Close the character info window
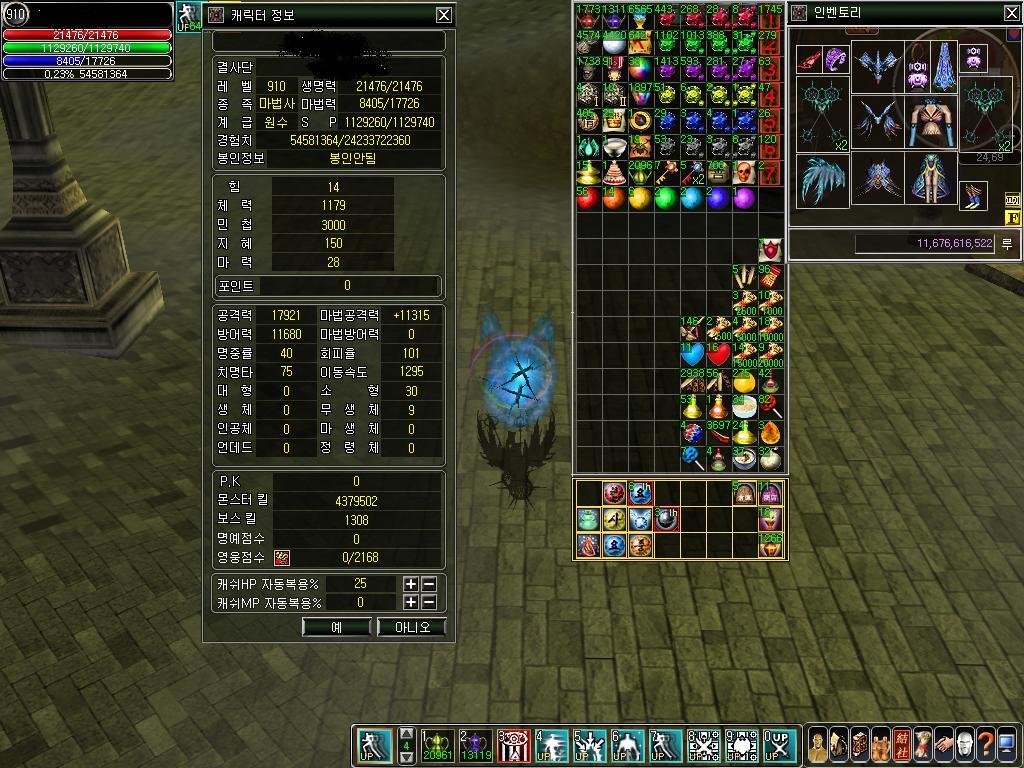The height and width of the screenshot is (768, 1024). 444,15
